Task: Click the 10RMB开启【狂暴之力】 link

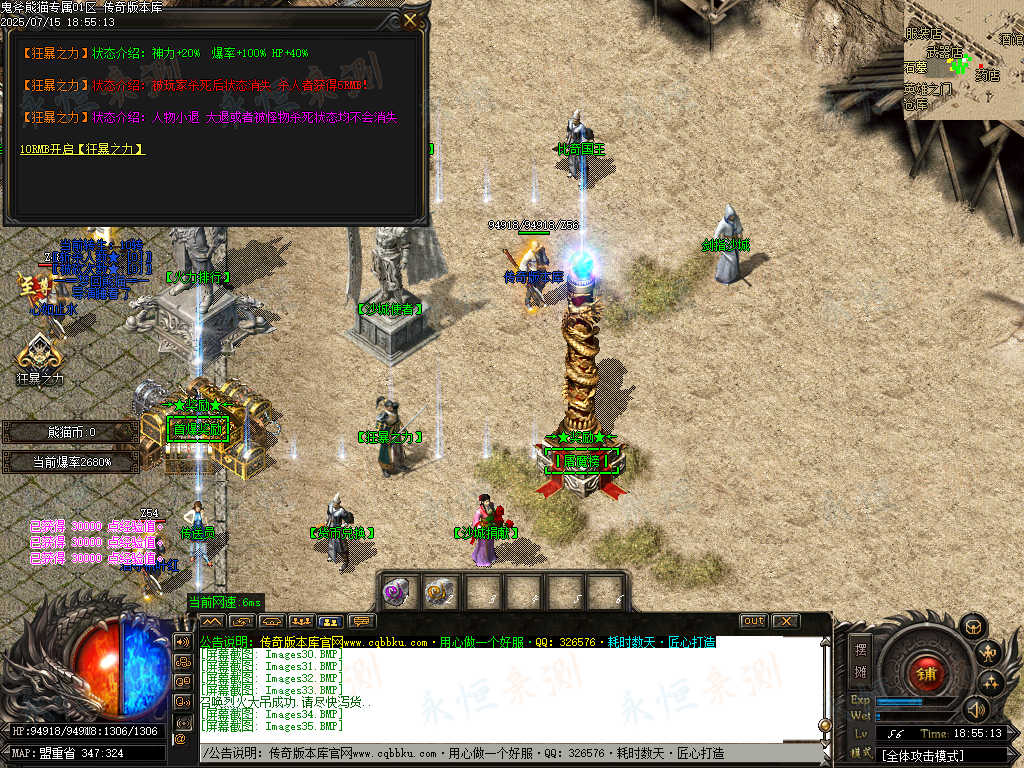Action: coord(82,149)
